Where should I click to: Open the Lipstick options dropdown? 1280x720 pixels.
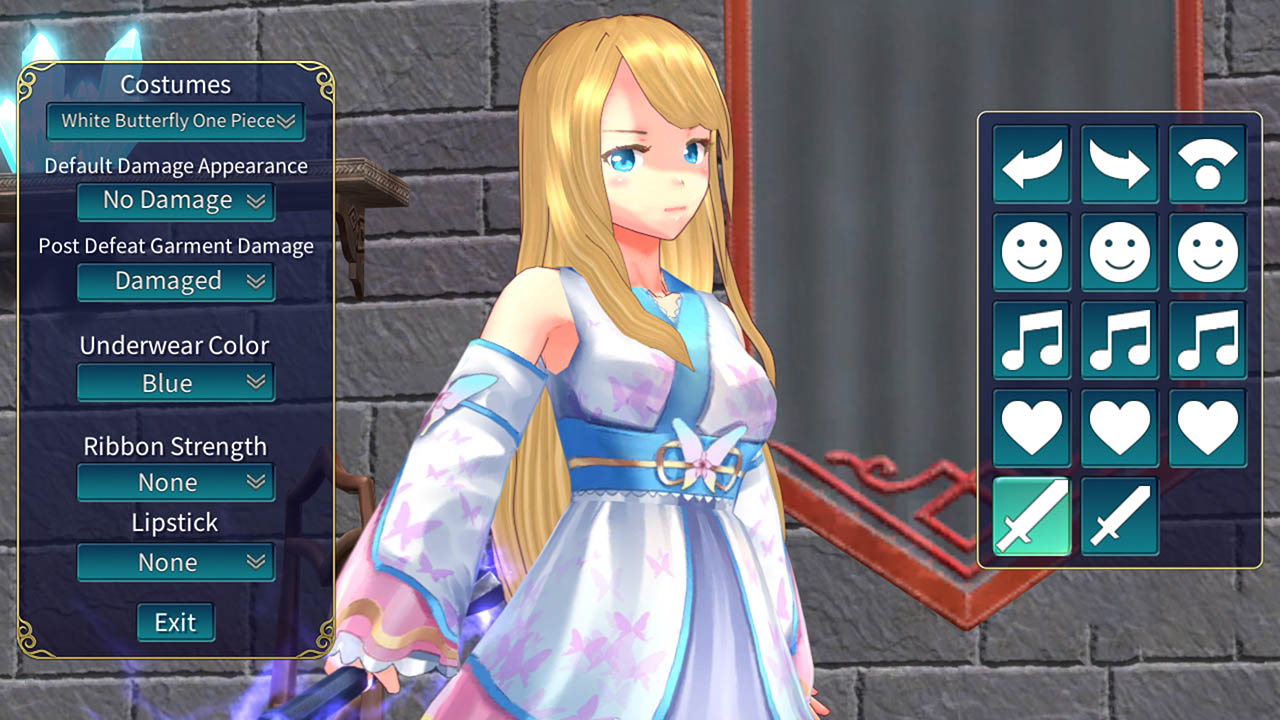(176, 562)
